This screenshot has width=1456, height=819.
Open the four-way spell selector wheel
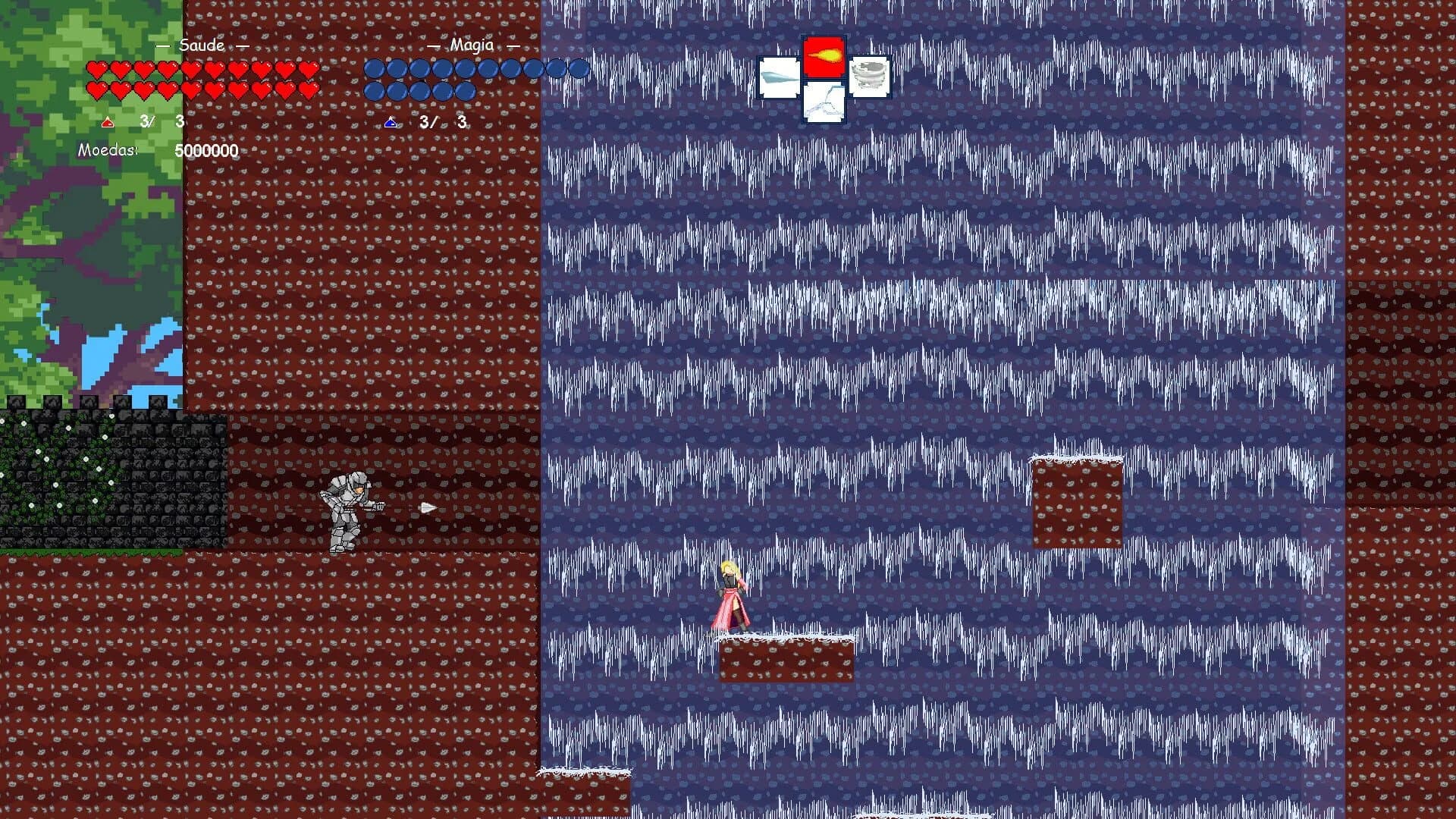pyautogui.click(x=824, y=80)
